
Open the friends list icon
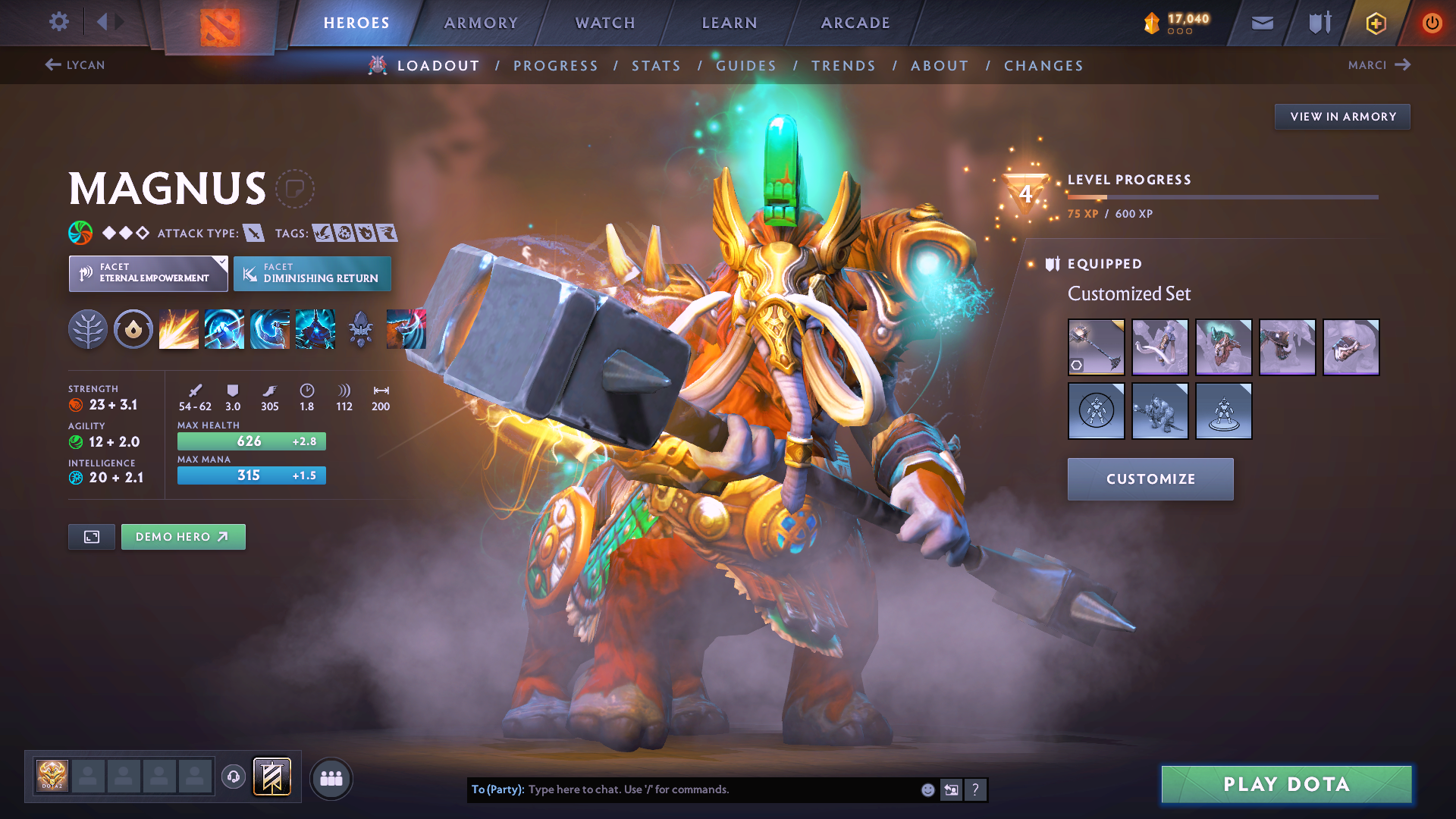[x=331, y=777]
